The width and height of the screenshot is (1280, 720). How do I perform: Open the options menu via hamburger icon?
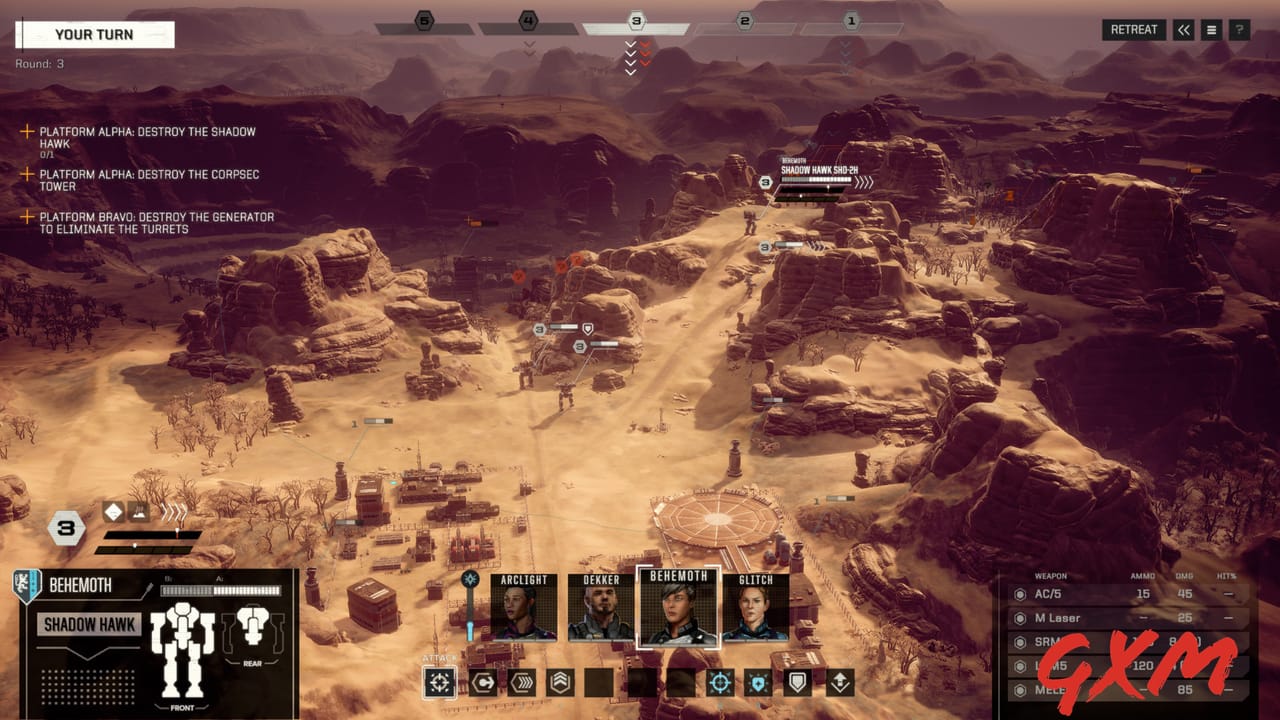point(1211,29)
